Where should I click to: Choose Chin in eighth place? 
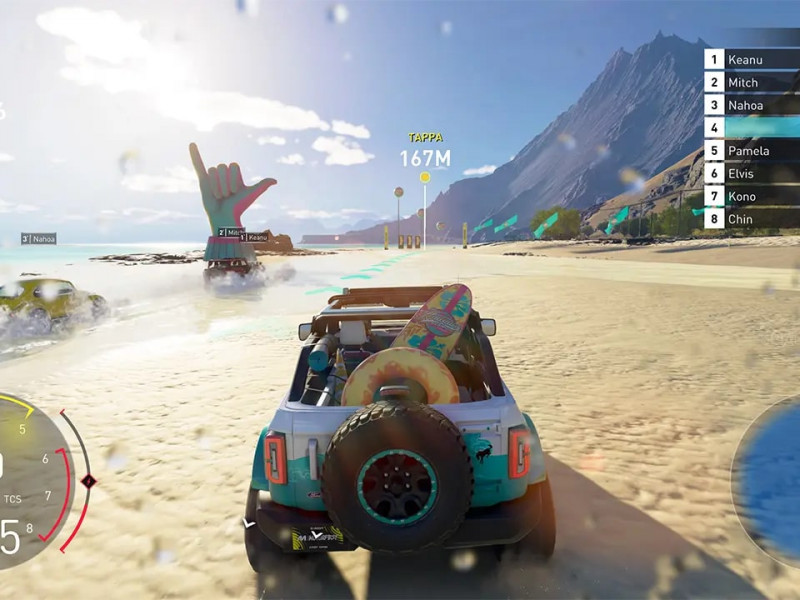(x=750, y=219)
